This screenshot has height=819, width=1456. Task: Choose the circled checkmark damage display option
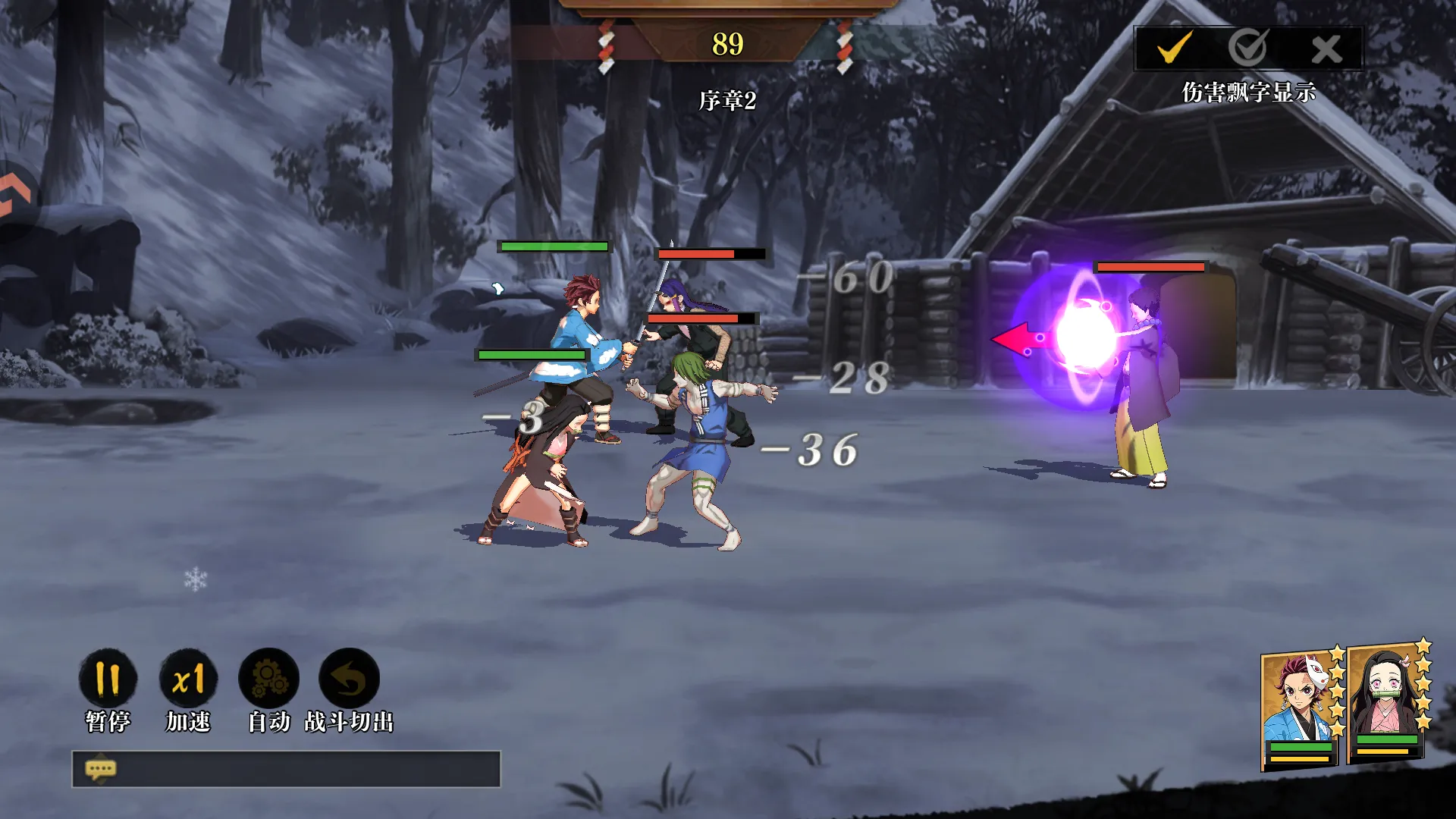coord(1247,49)
